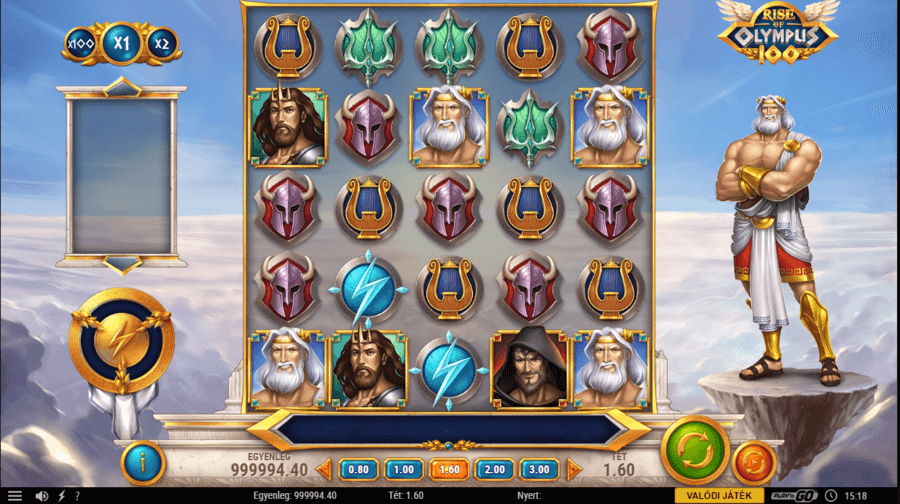Open help with the question mark icon

pyautogui.click(x=77, y=495)
